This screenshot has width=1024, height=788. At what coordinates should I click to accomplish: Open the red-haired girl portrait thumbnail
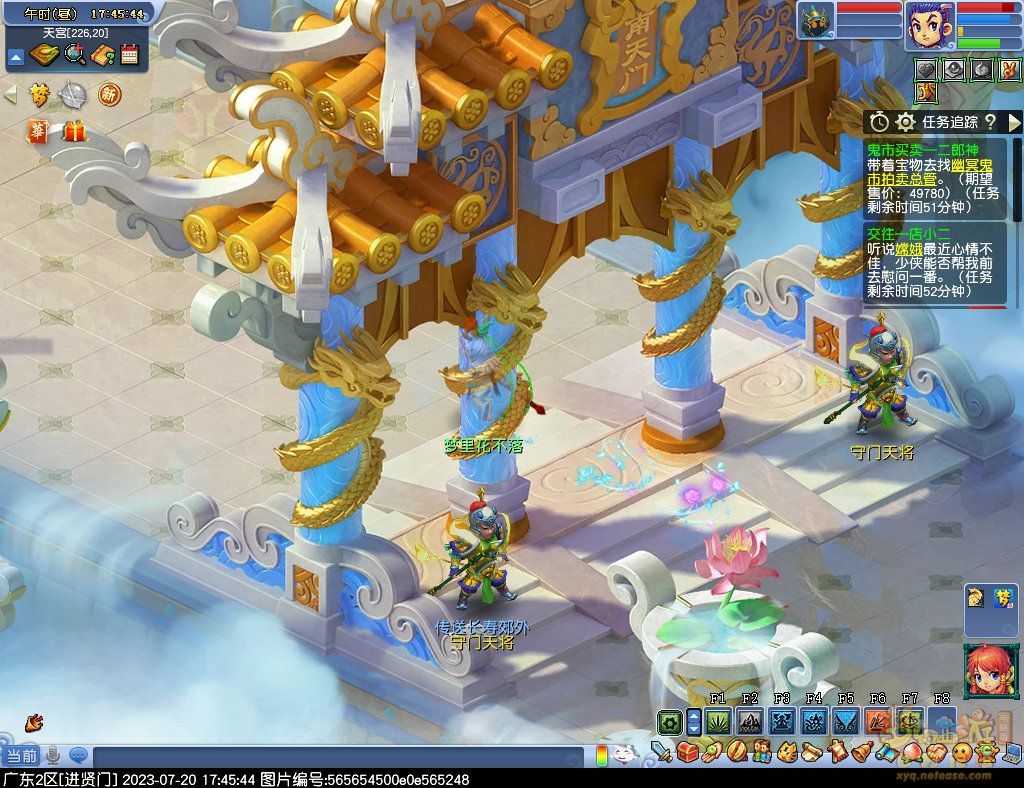coord(984,671)
